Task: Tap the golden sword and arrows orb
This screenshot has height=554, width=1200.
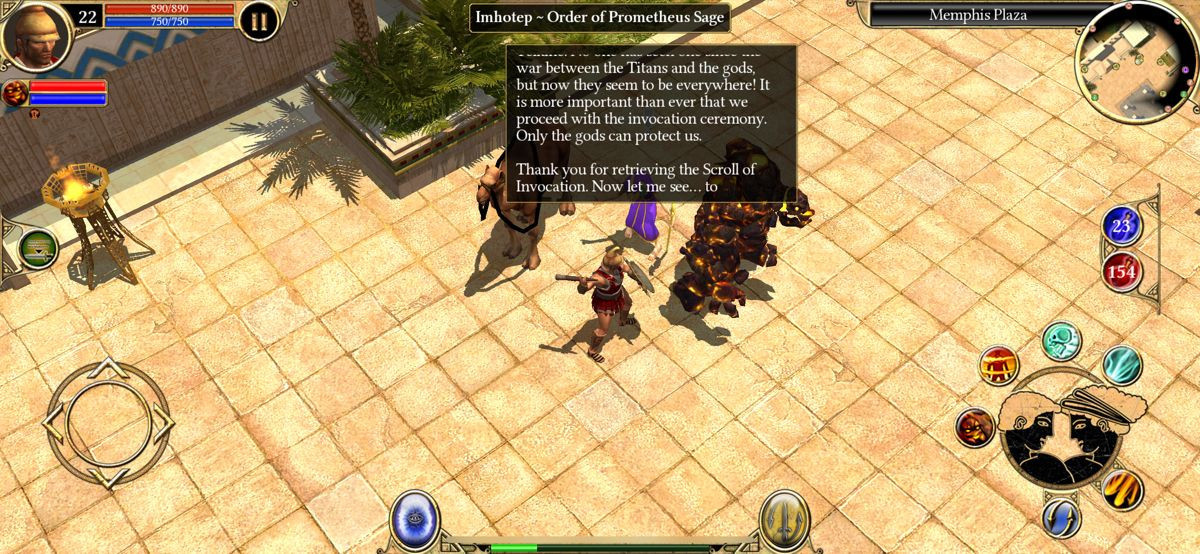Action: pos(783,519)
